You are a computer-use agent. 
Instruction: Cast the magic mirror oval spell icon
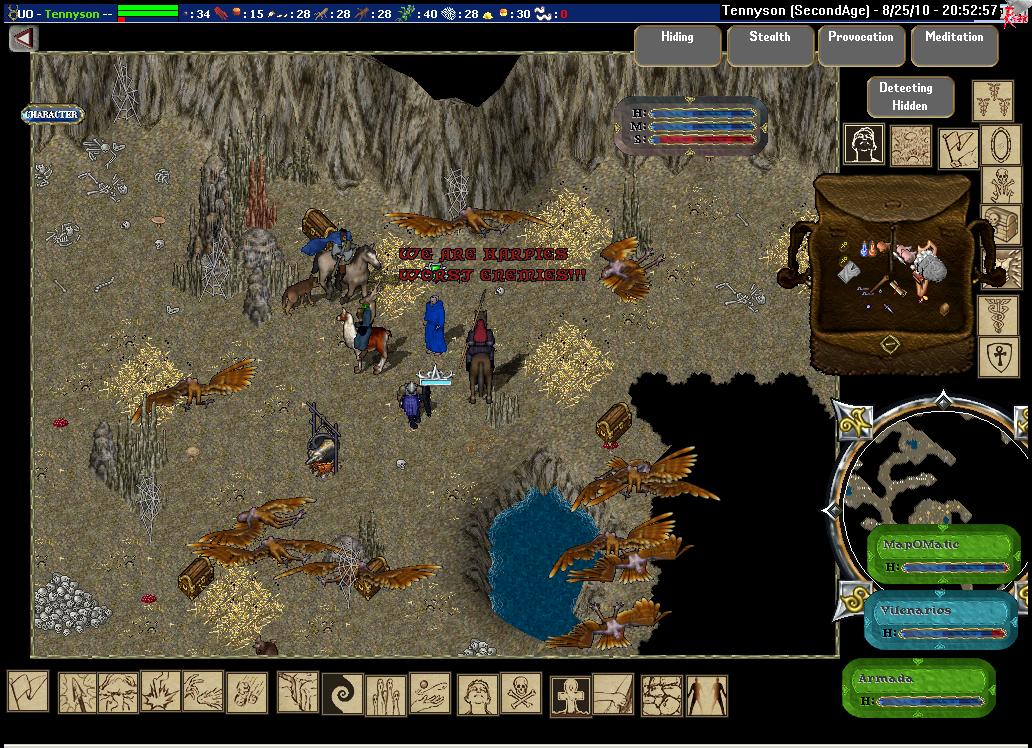[999, 145]
